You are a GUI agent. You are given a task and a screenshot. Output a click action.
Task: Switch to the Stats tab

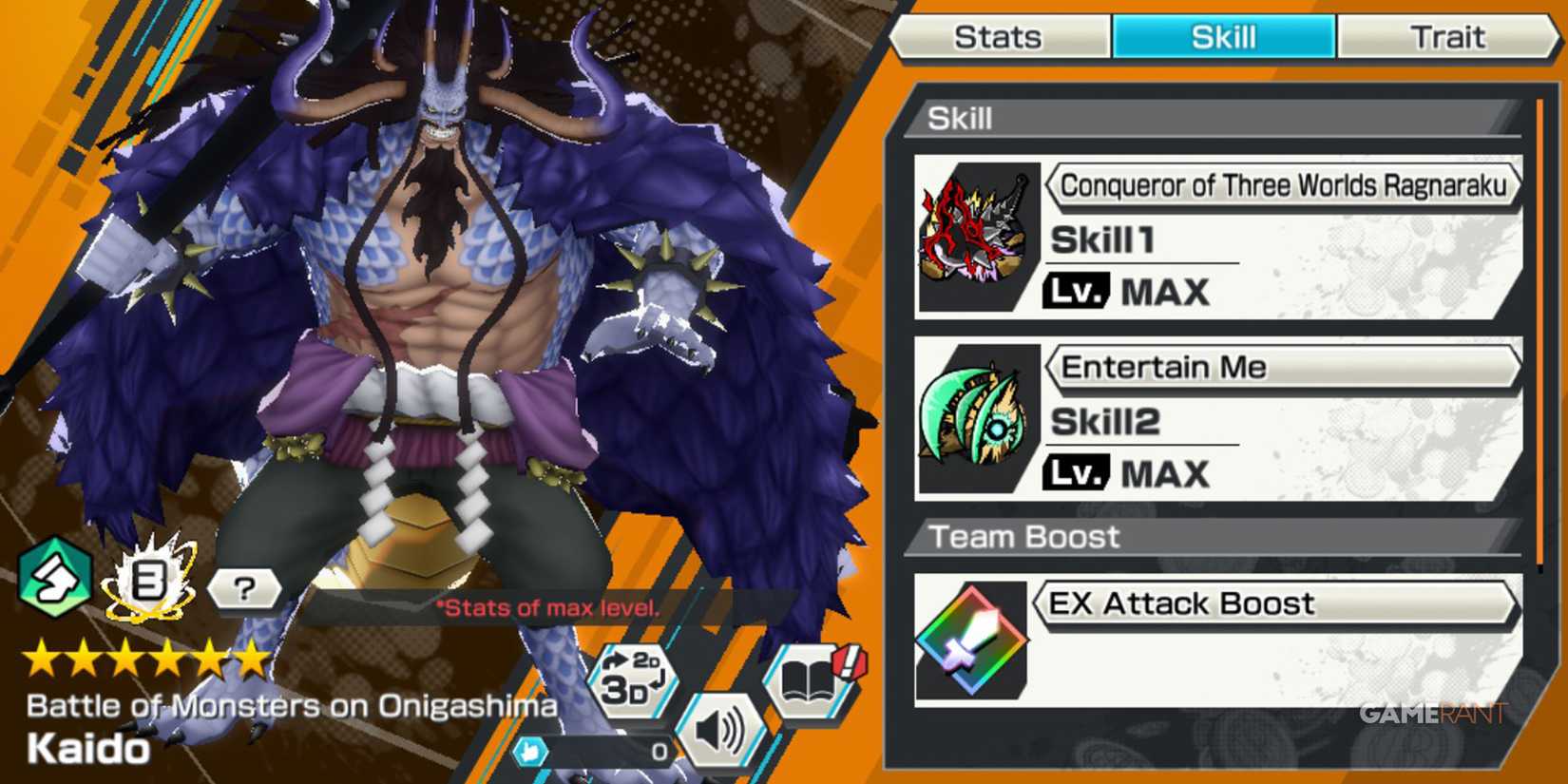1000,37
